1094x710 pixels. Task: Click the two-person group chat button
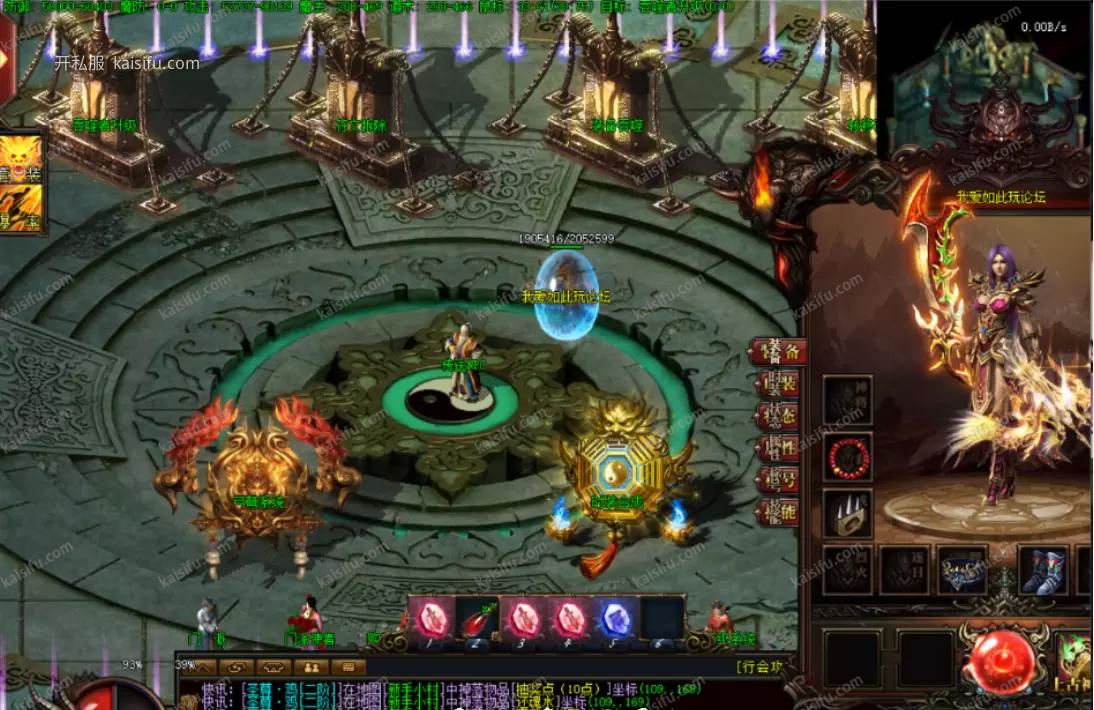click(311, 666)
